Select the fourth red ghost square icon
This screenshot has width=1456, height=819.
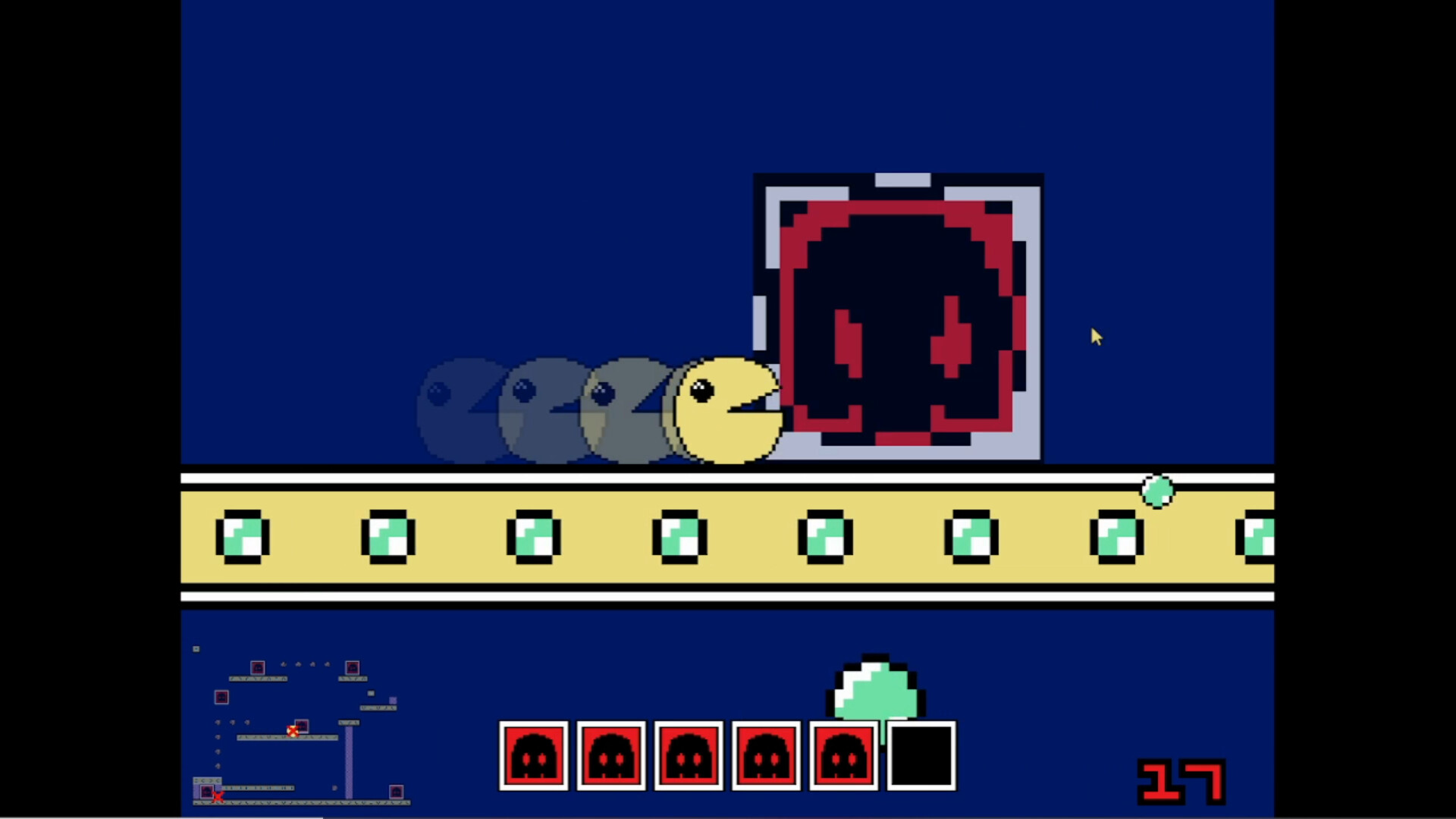[766, 756]
